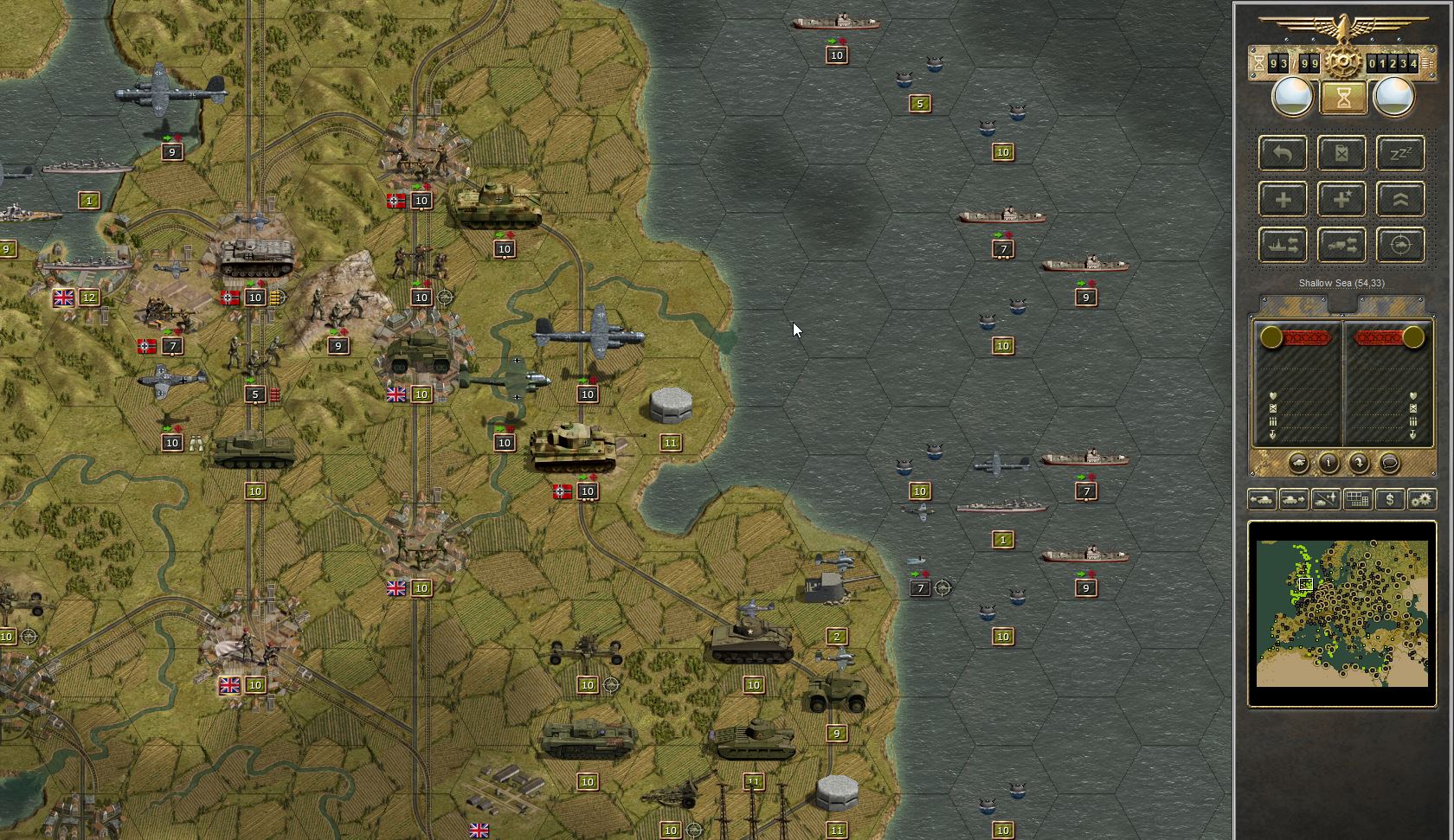This screenshot has width=1454, height=840.
Task: Select the sea transport embark icon
Action: (x=1284, y=244)
